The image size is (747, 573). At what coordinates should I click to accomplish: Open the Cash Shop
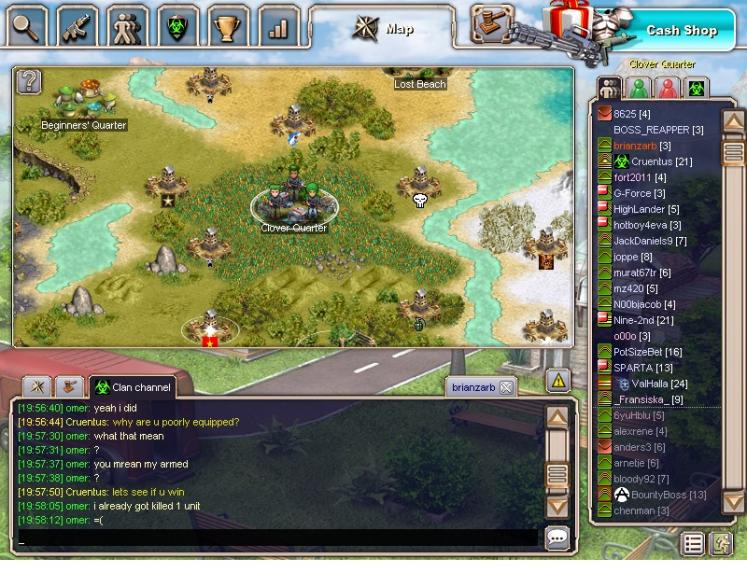680,30
